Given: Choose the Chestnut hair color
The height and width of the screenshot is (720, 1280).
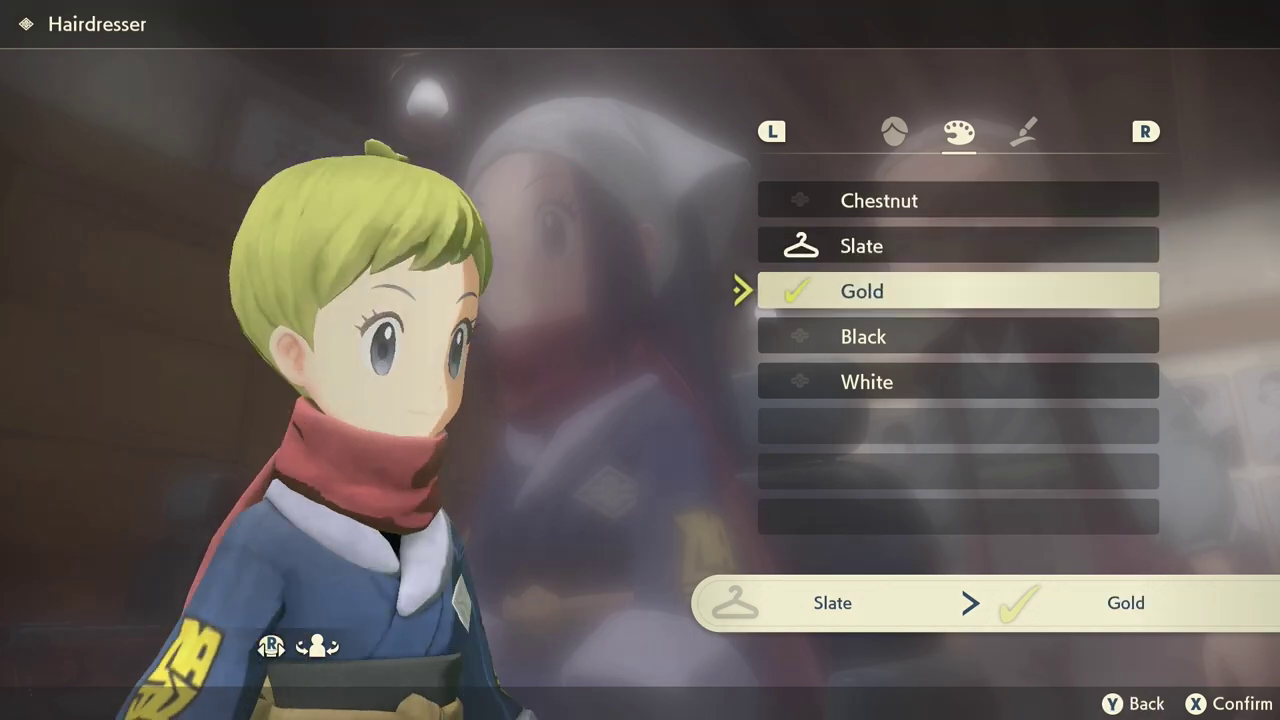Looking at the screenshot, I should click(x=957, y=200).
